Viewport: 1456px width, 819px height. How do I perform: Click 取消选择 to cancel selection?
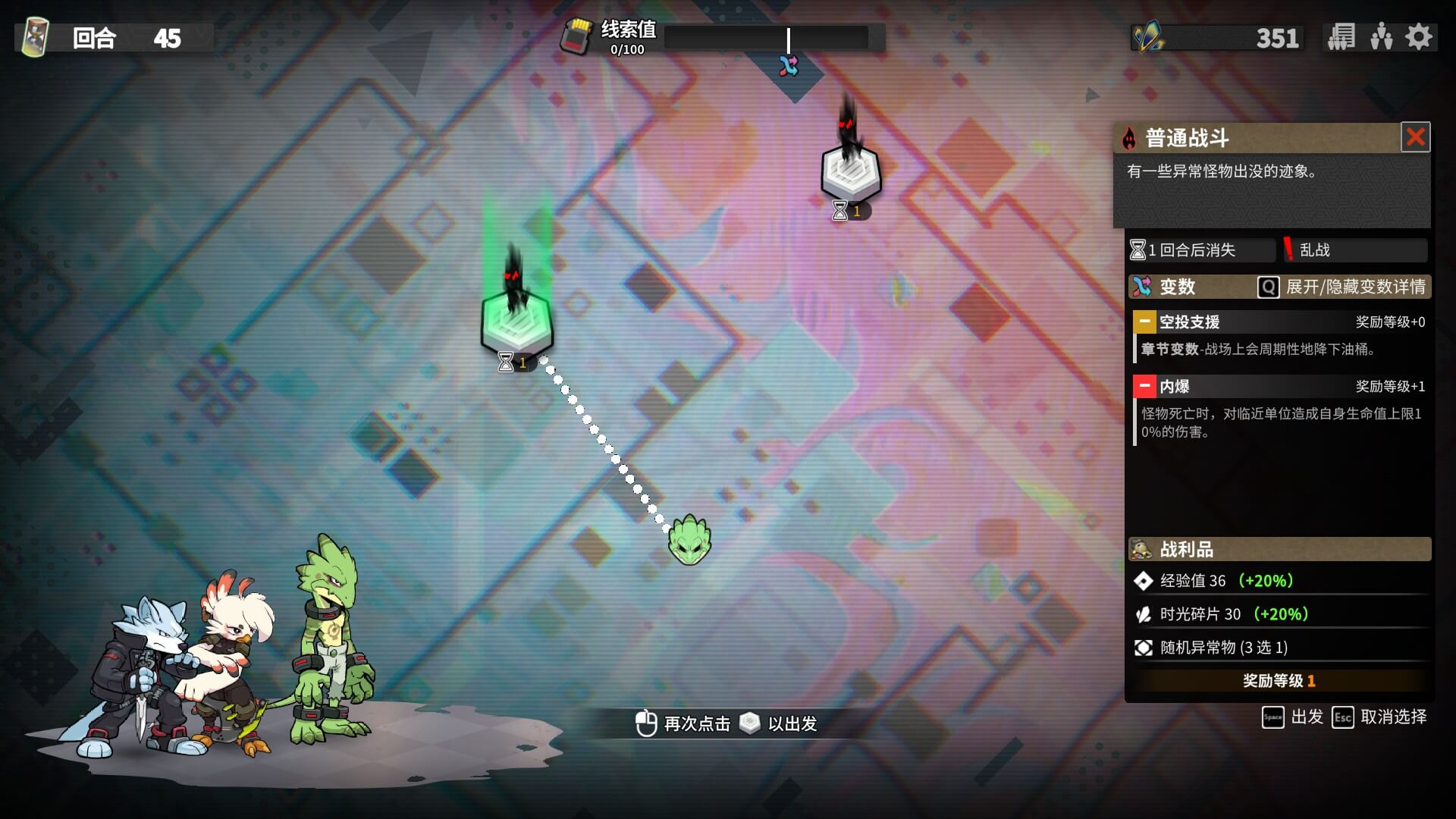[1379, 717]
